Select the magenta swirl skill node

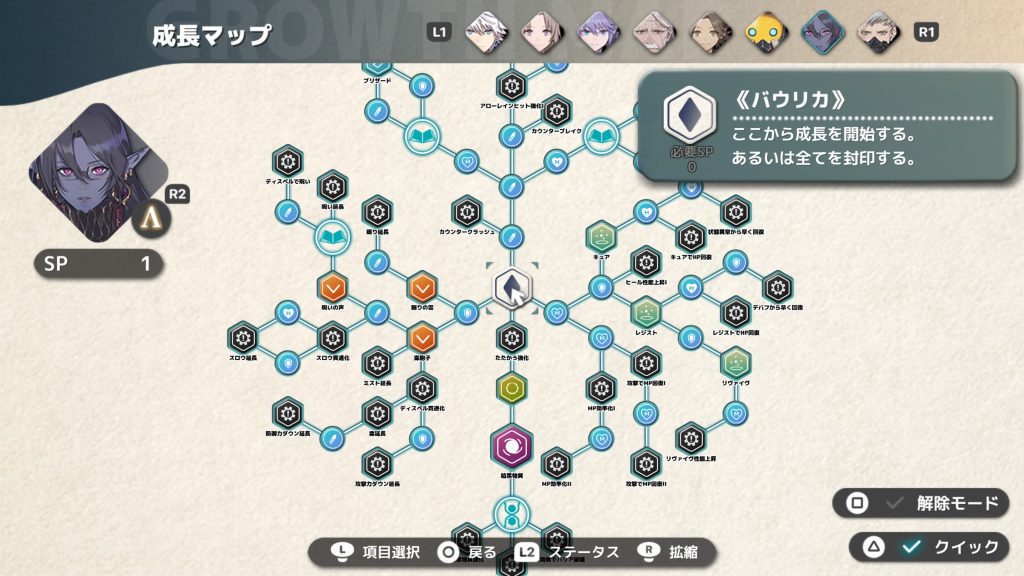[x=511, y=446]
